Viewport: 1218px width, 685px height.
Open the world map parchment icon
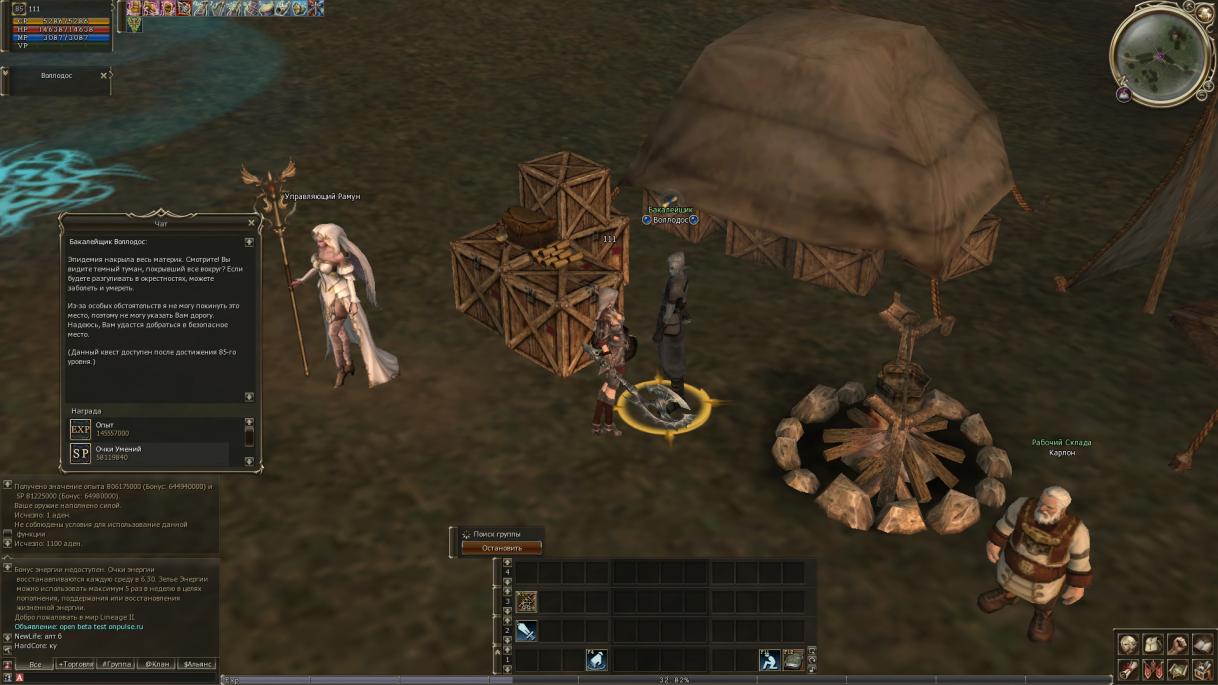pyautogui.click(x=1177, y=669)
